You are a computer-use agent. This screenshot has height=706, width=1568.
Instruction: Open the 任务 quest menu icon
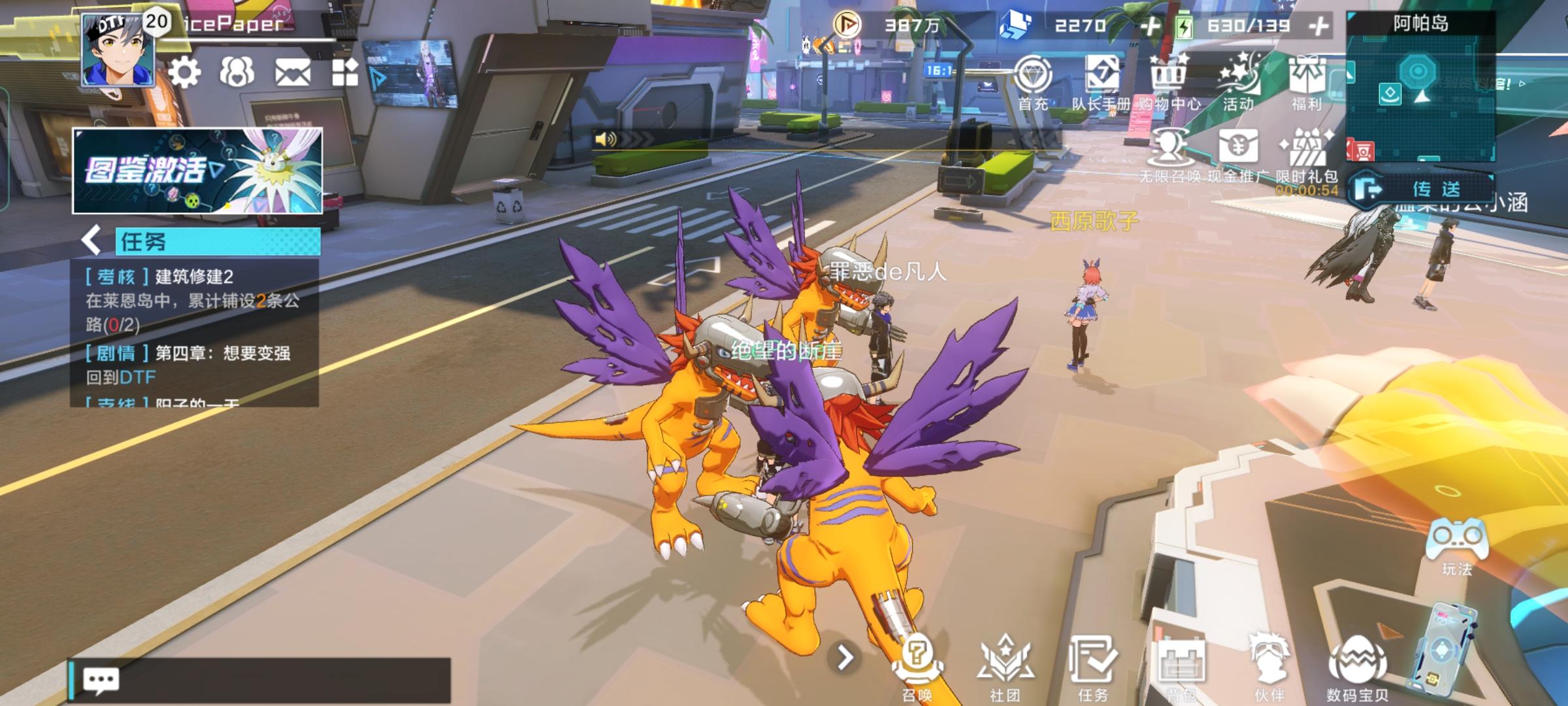(1092, 665)
